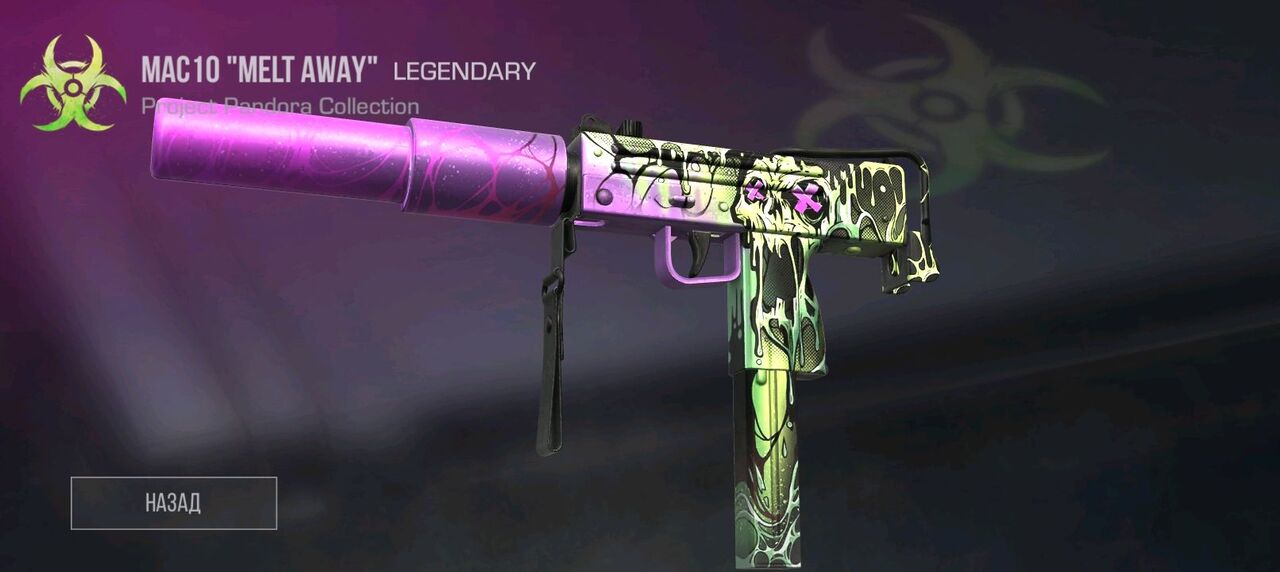Image resolution: width=1280 pixels, height=572 pixels.
Task: Click the НАЗАД back button
Action: click(173, 503)
